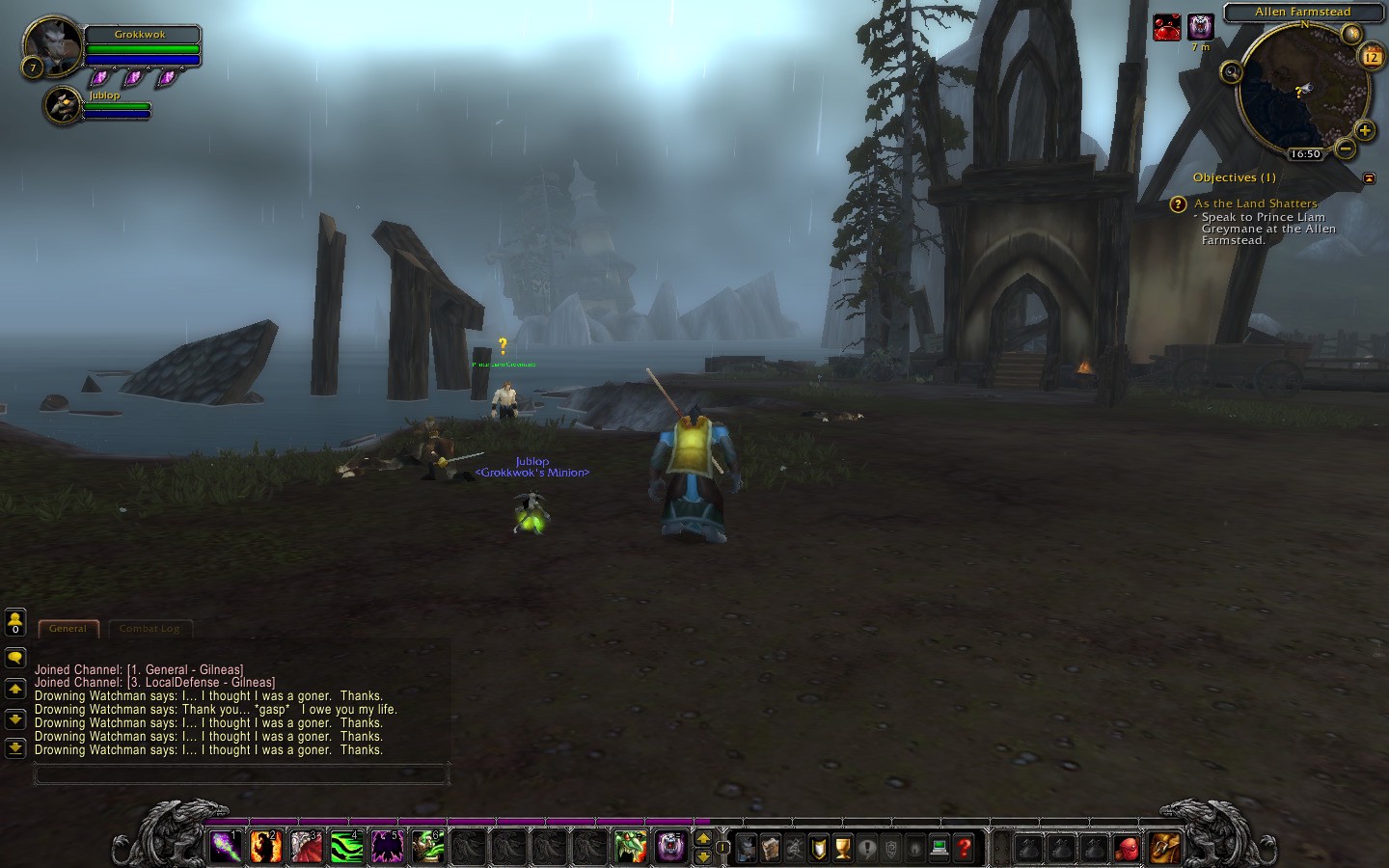Zoom out the minimap with minus button
Screen dimensions: 1389x868
coord(1345,148)
